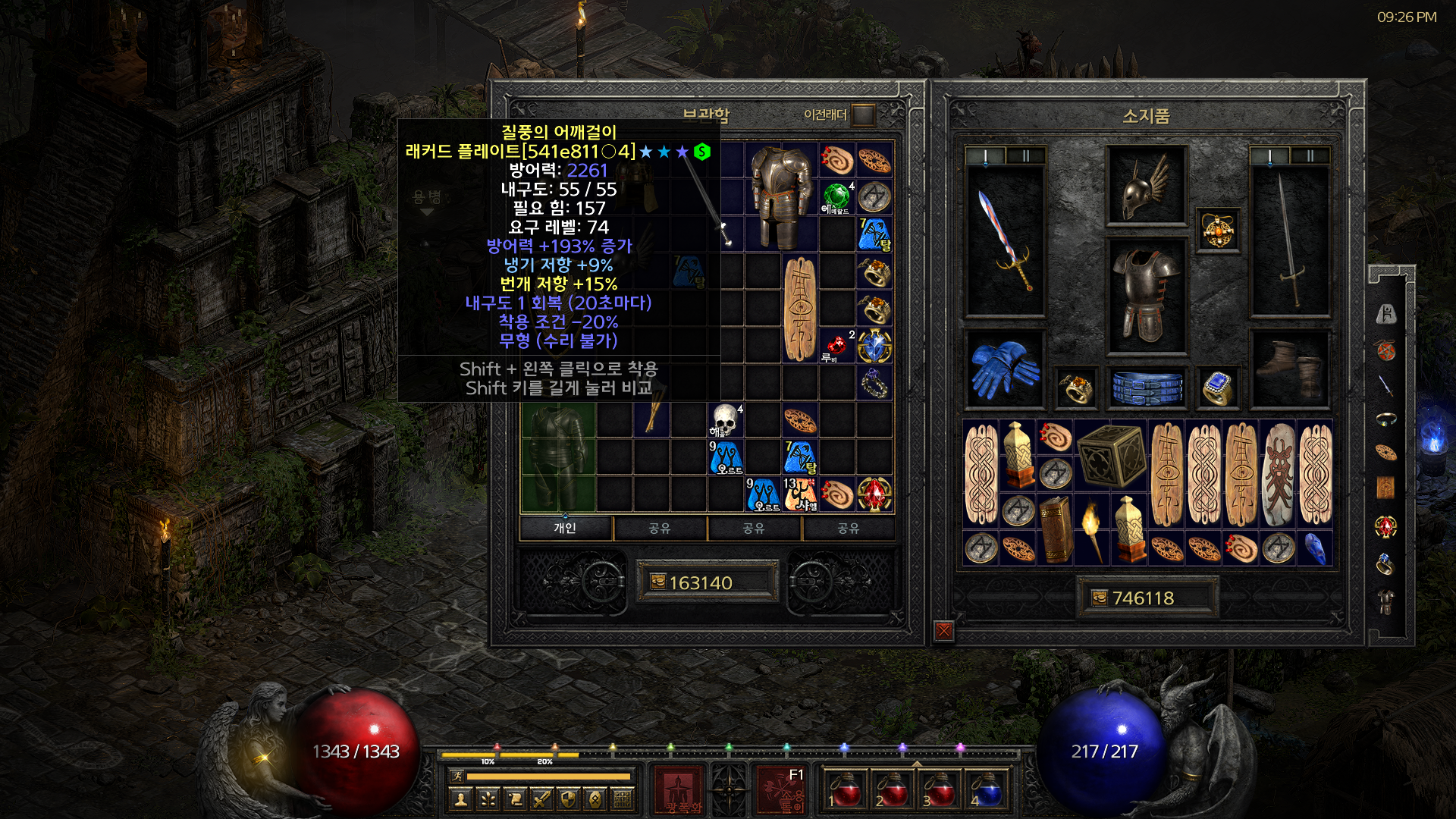The width and height of the screenshot is (1456, 819).
Task: Select the equipped blue gloves
Action: (x=1005, y=369)
